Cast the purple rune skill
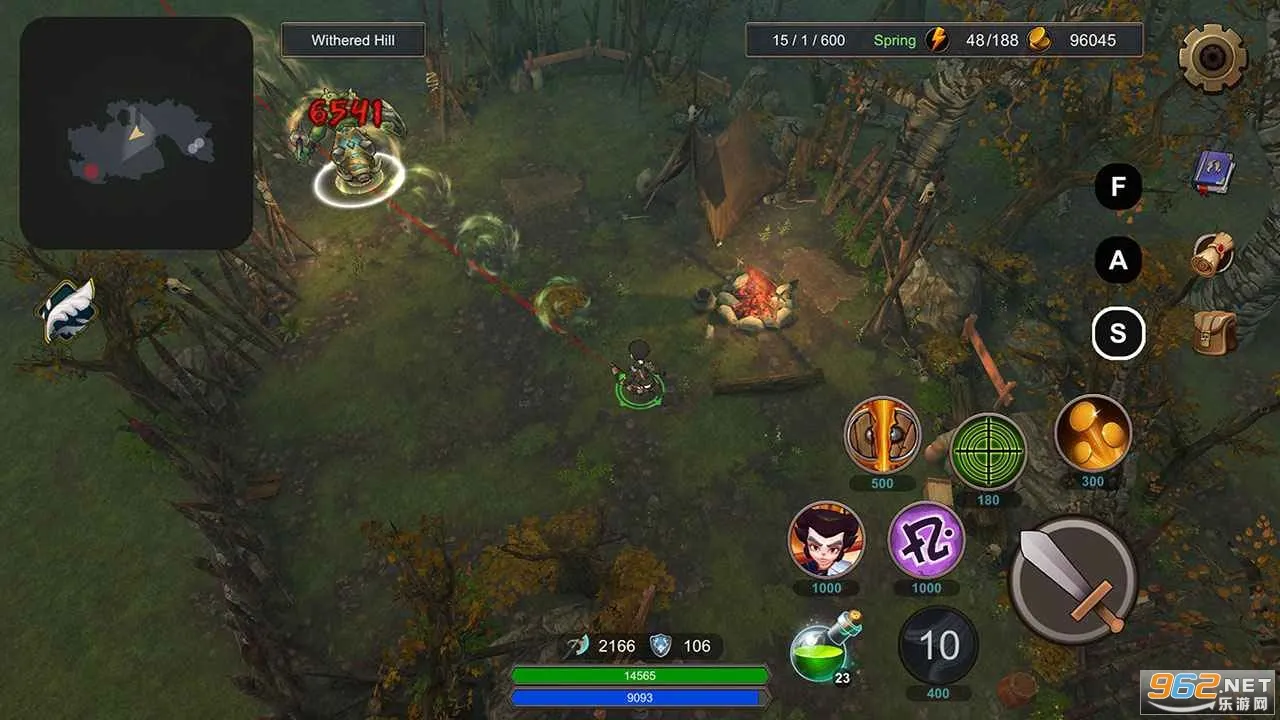Viewport: 1280px width, 720px height. (x=926, y=540)
